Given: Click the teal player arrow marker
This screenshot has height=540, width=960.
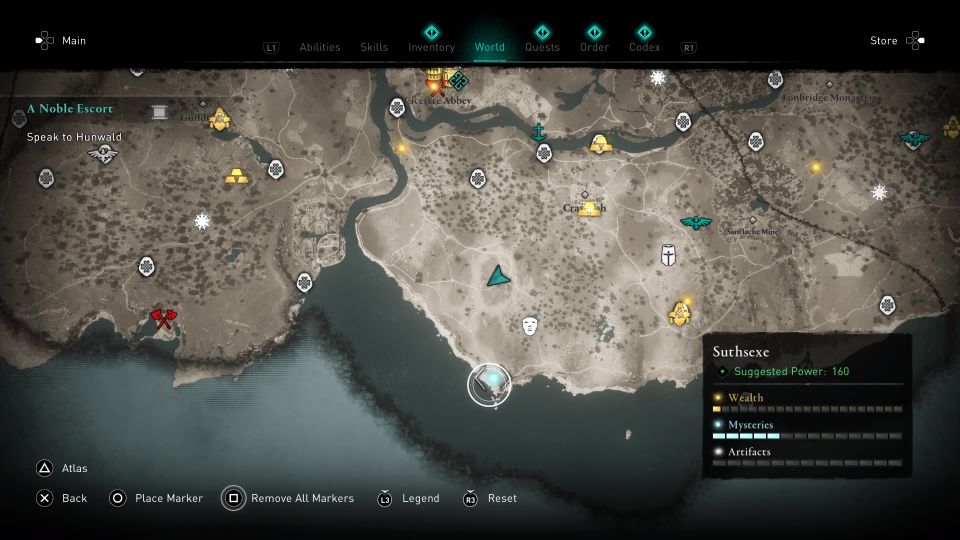Looking at the screenshot, I should [x=497, y=276].
